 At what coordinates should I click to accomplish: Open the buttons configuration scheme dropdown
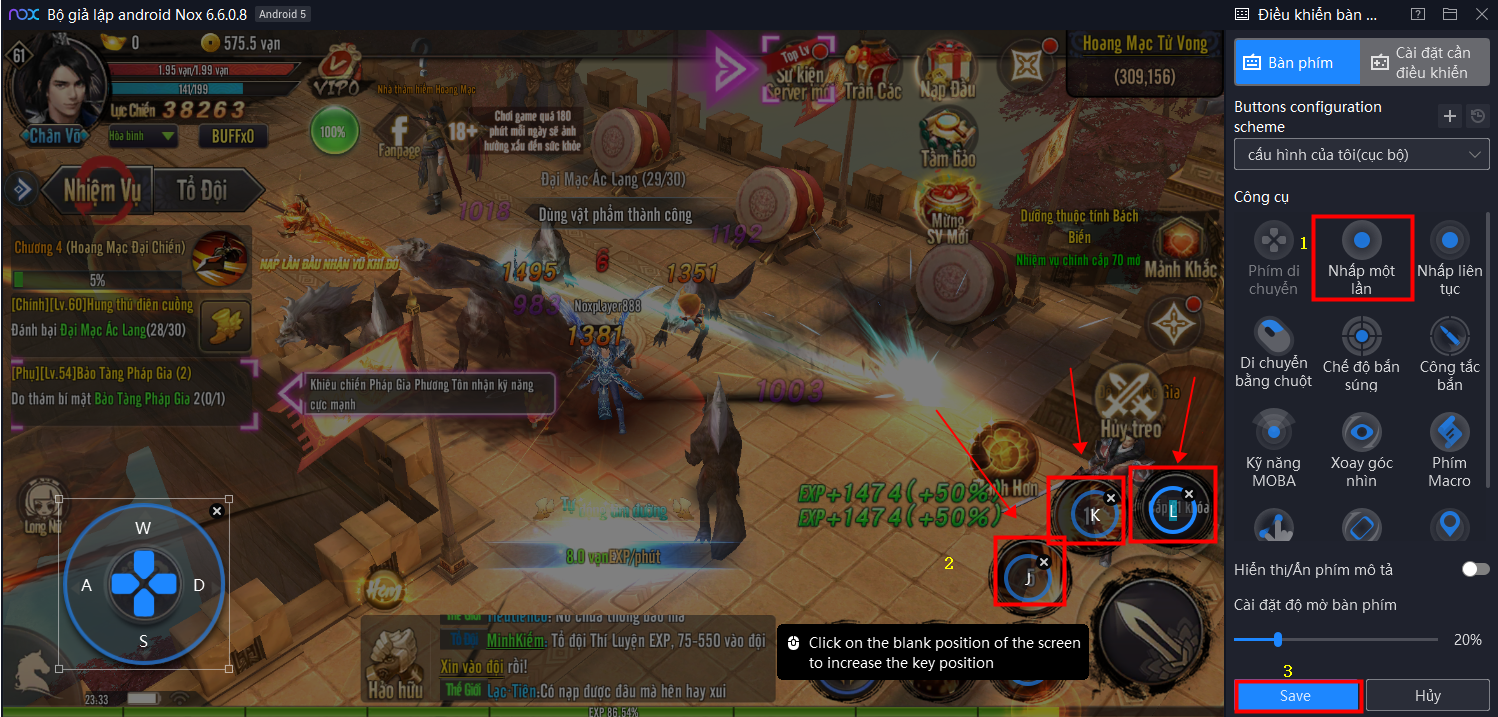(1361, 155)
